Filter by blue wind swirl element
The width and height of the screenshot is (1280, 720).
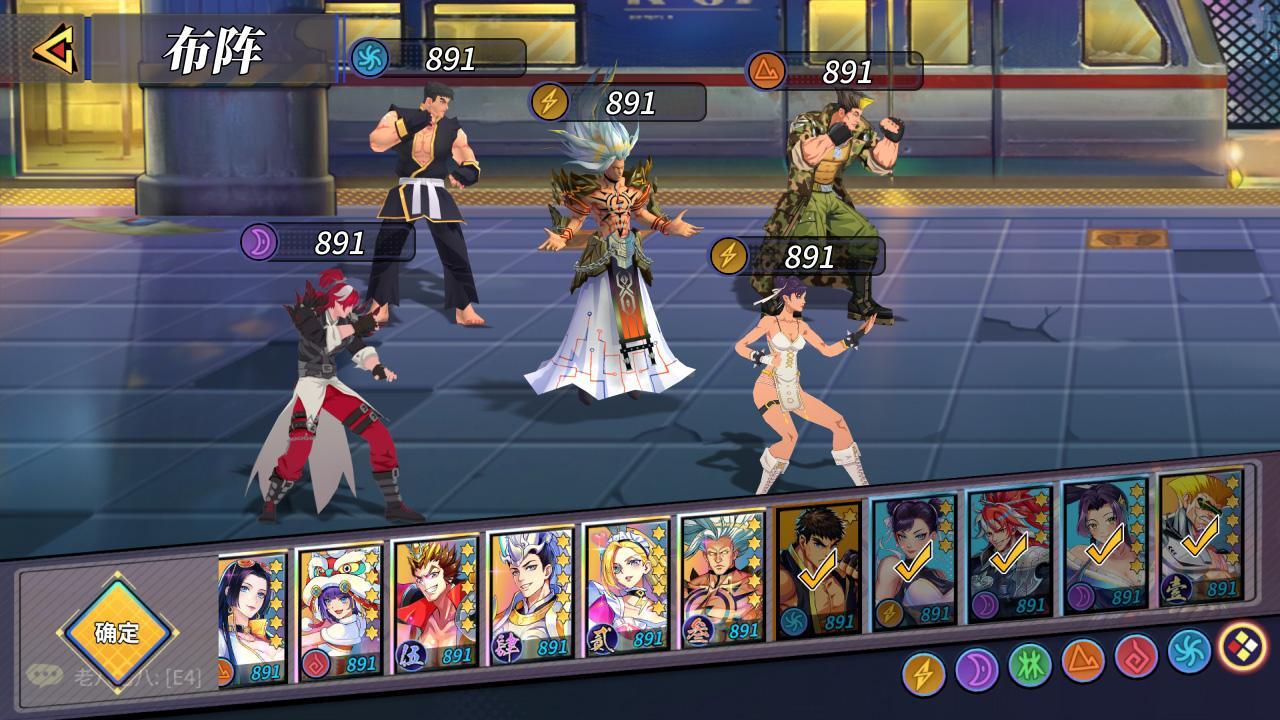[1189, 651]
